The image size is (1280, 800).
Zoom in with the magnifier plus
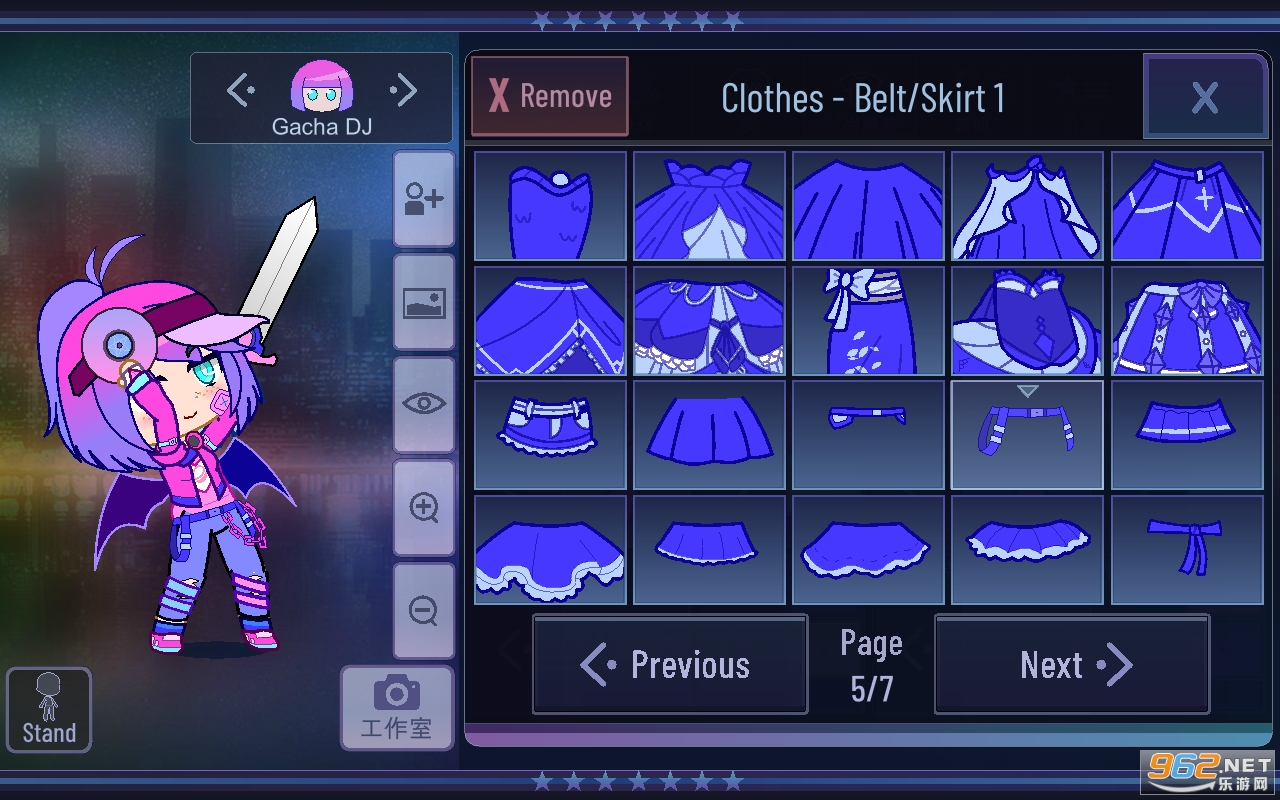coord(424,507)
